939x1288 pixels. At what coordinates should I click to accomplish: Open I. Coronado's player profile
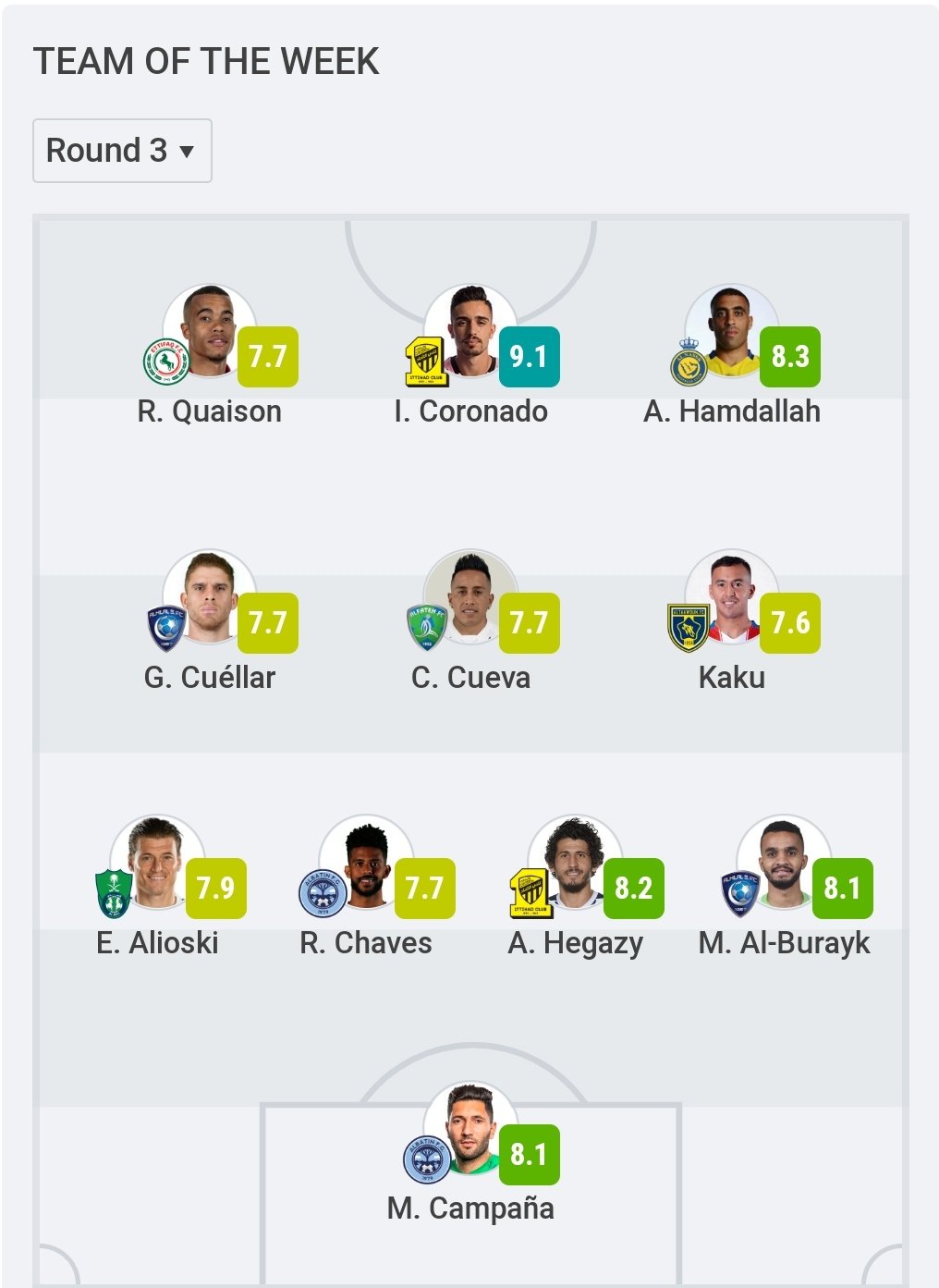pyautogui.click(x=470, y=331)
